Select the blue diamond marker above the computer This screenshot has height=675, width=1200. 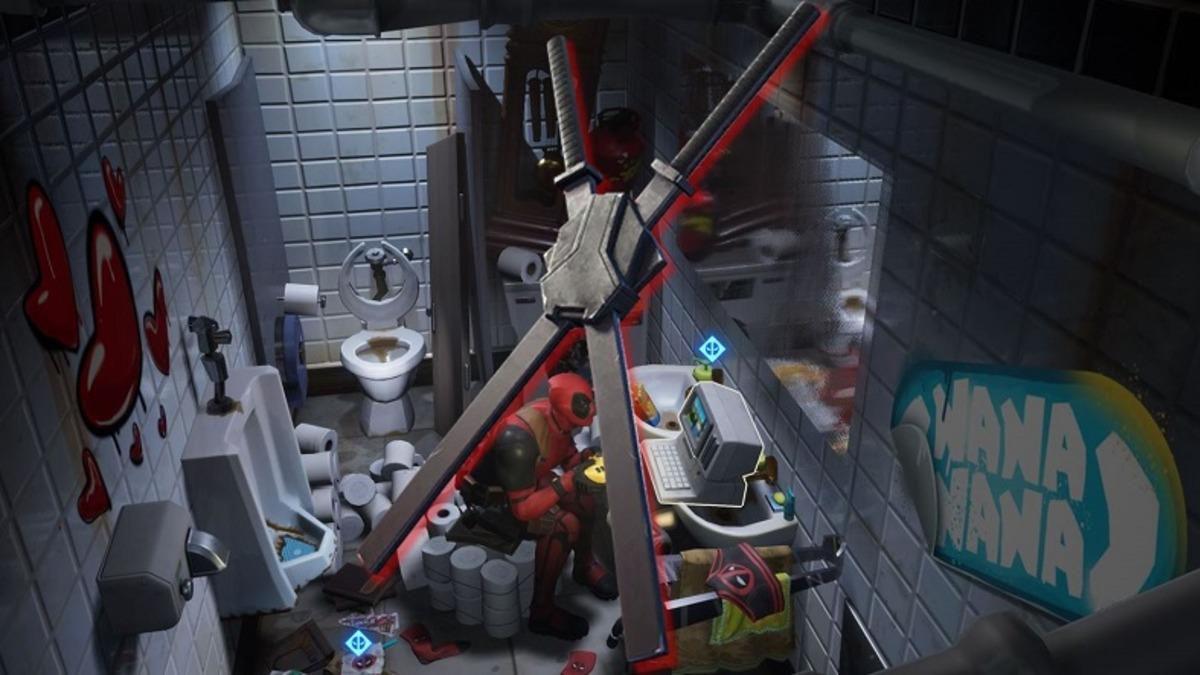click(711, 349)
